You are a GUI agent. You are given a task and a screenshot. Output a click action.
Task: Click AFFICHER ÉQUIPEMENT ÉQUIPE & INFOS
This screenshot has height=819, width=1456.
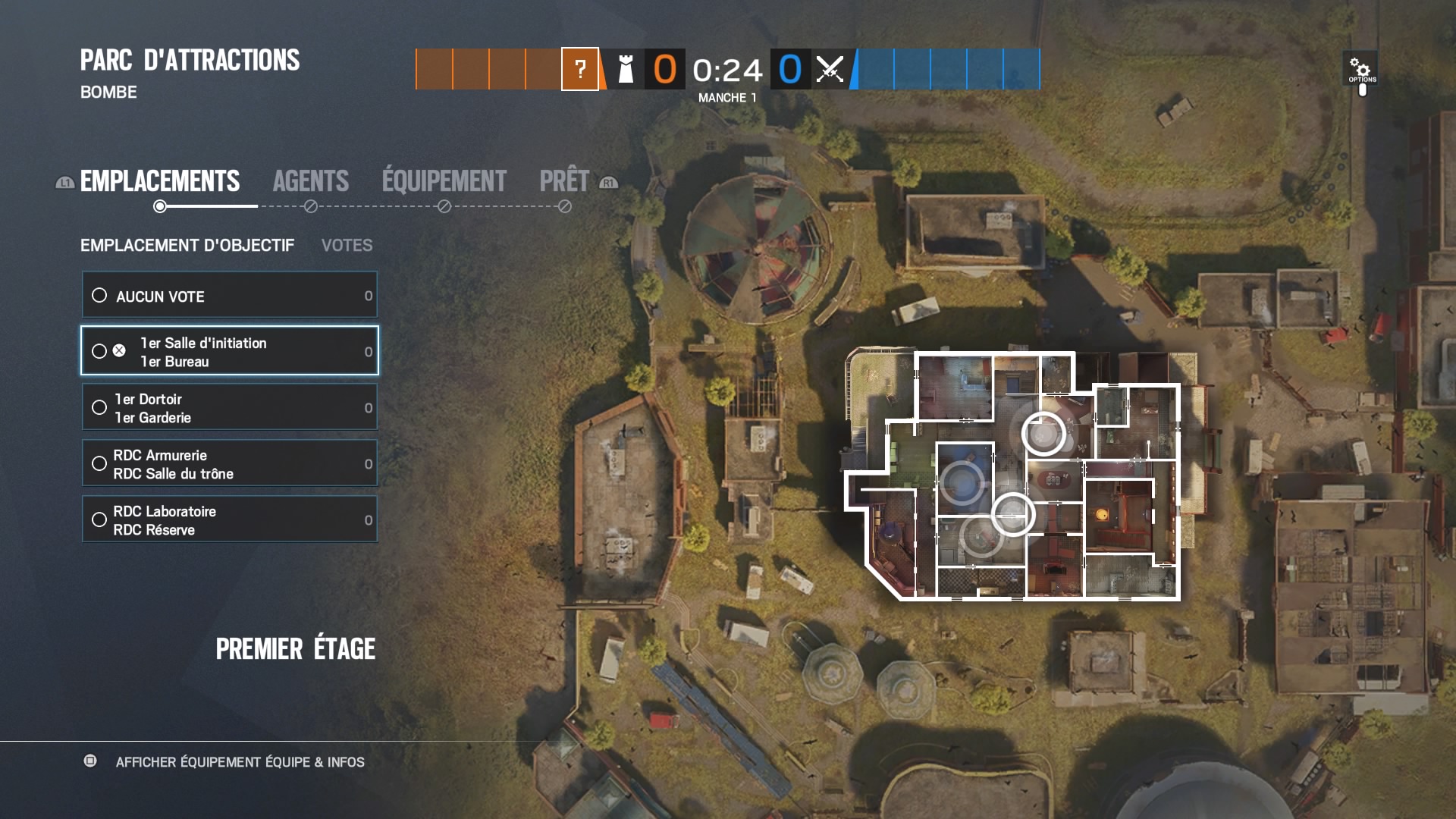(x=240, y=763)
